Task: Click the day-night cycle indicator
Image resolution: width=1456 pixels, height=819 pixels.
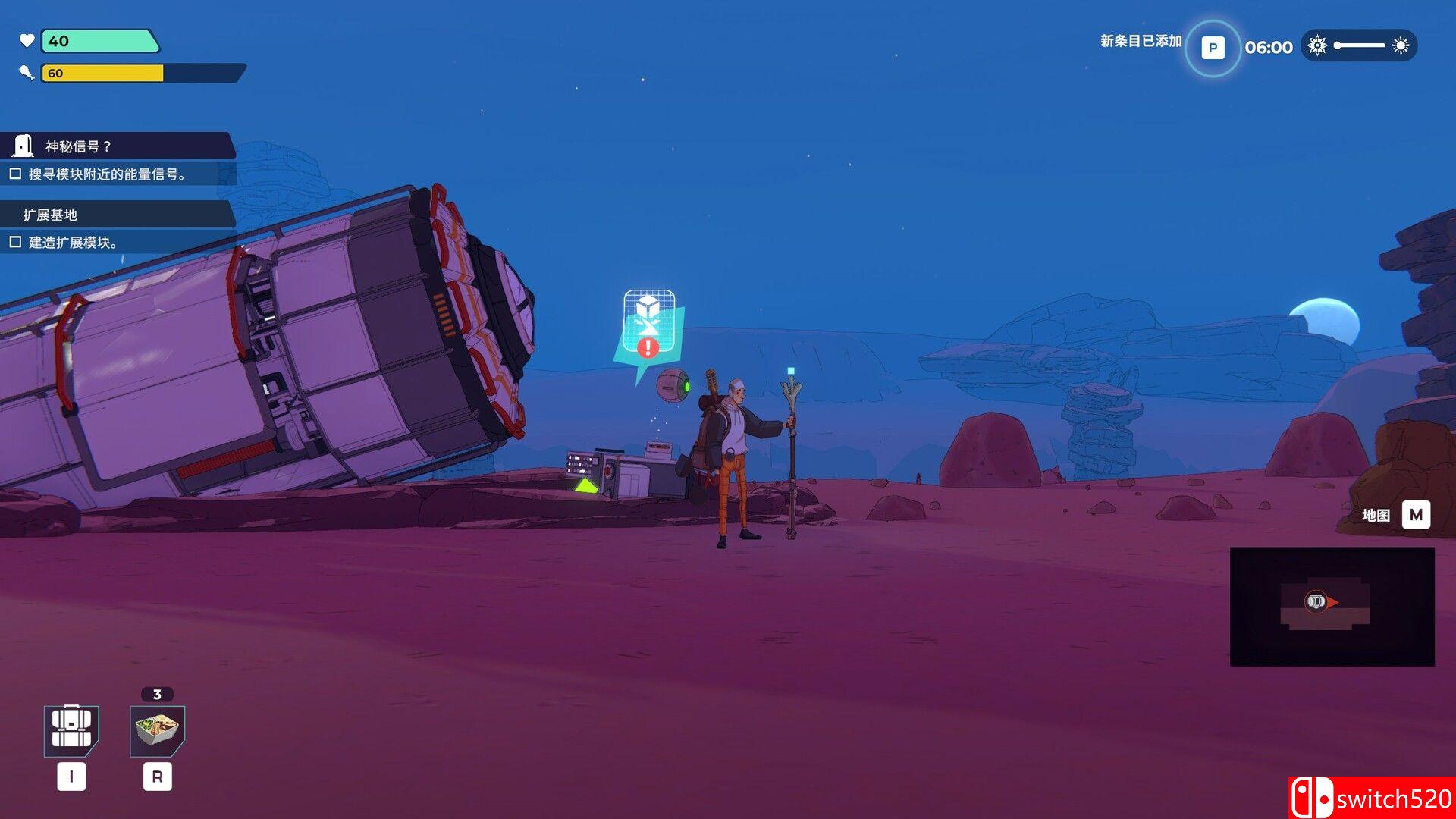Action: tap(1359, 45)
